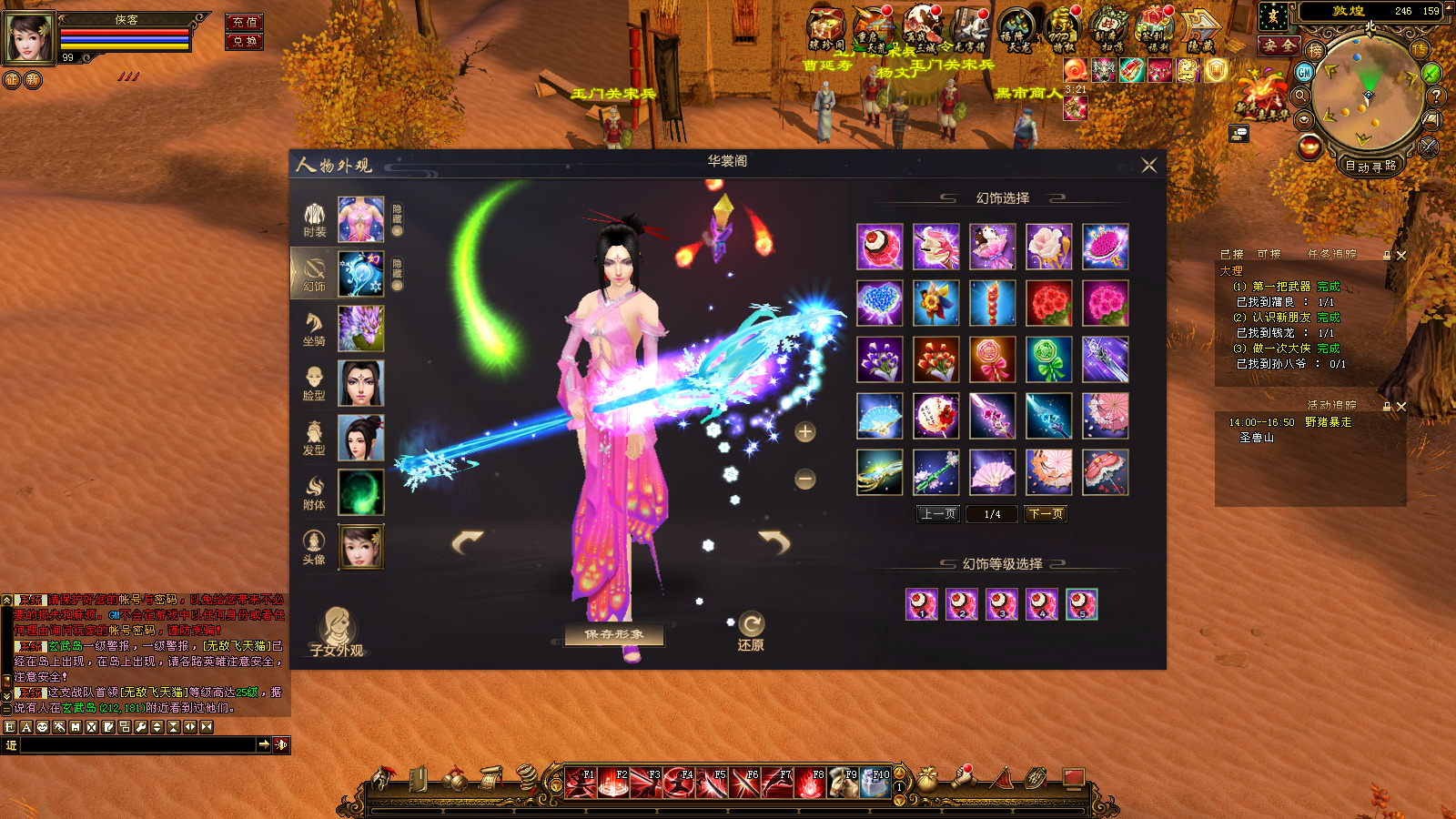
Task: Click 下一页 for the next page
Action: (x=1045, y=514)
